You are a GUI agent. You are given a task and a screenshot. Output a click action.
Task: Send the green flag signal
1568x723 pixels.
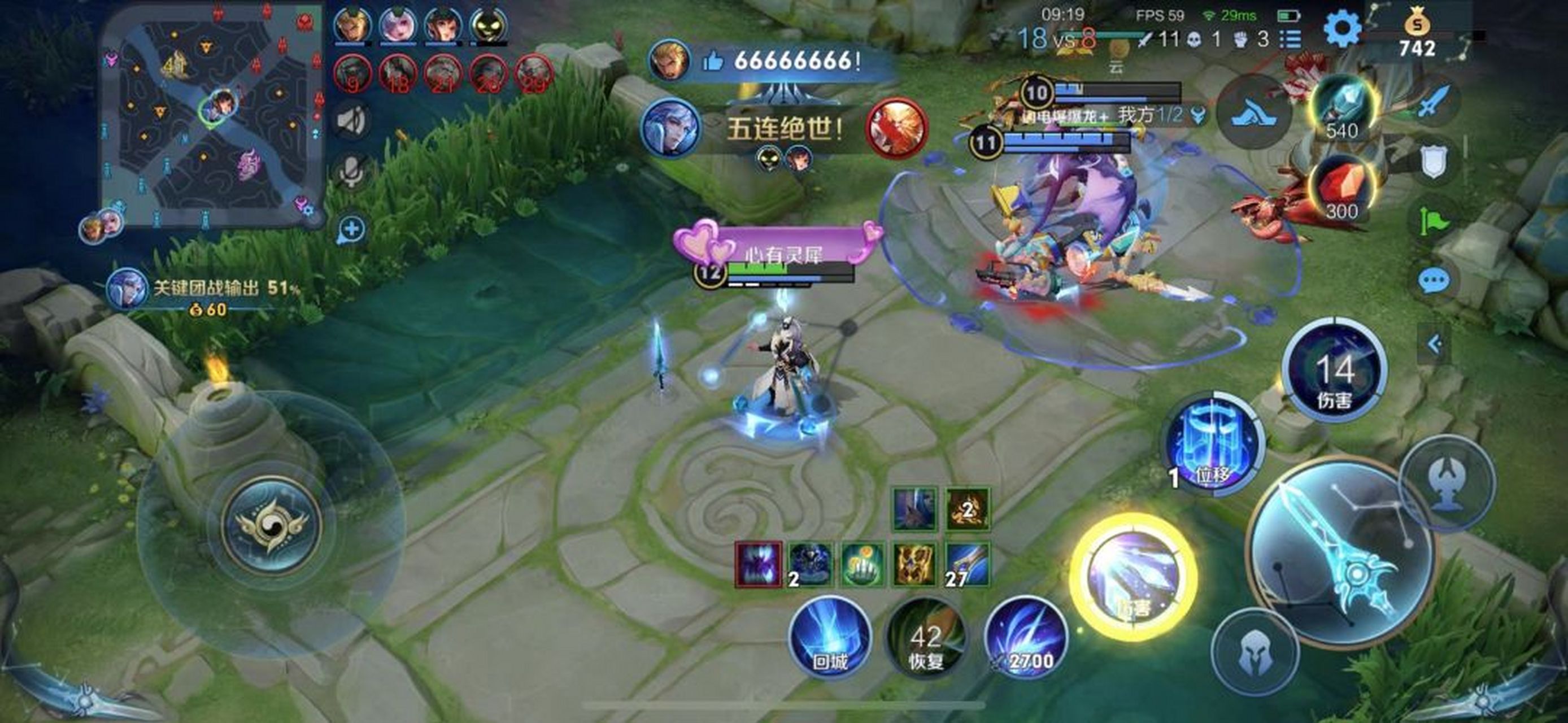click(x=1434, y=221)
